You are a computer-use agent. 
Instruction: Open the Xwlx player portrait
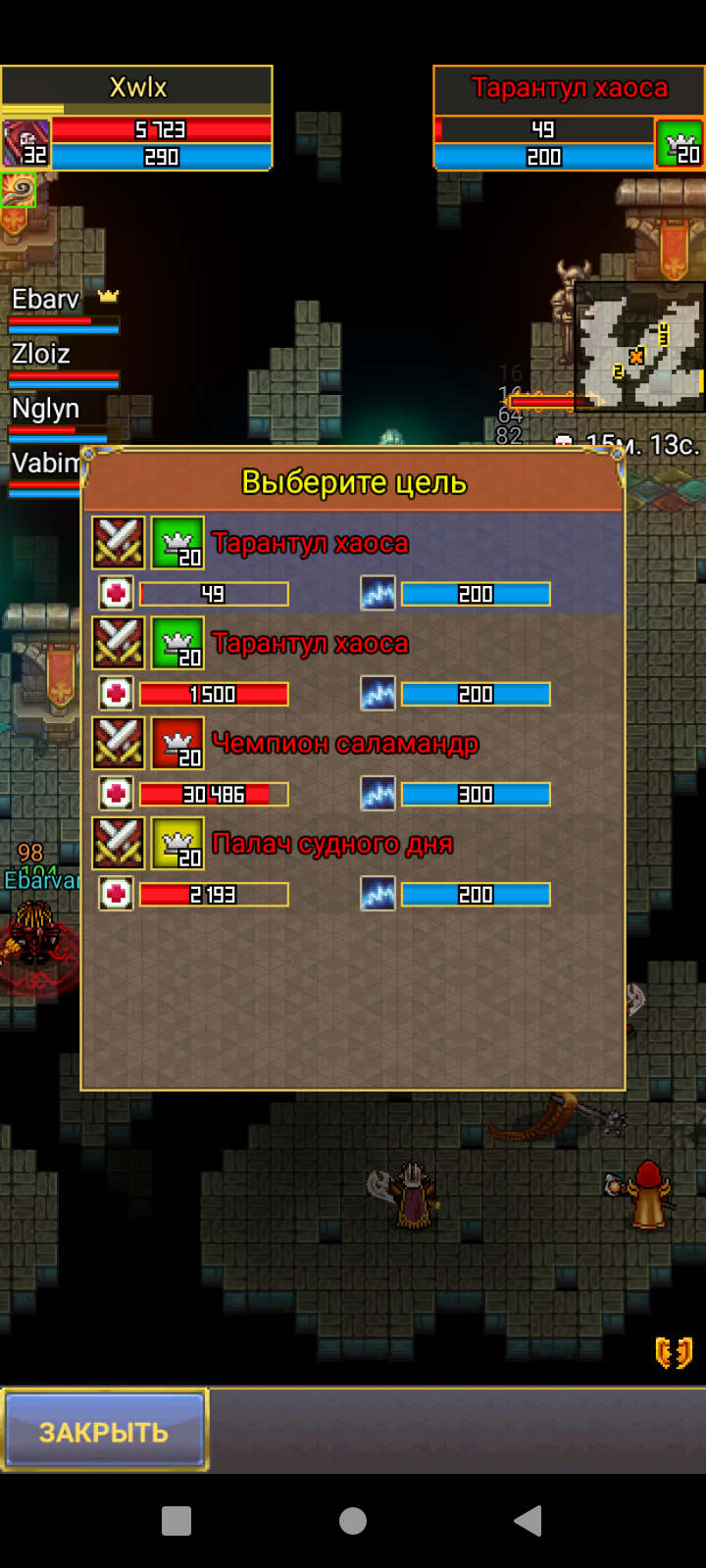pos(25,143)
